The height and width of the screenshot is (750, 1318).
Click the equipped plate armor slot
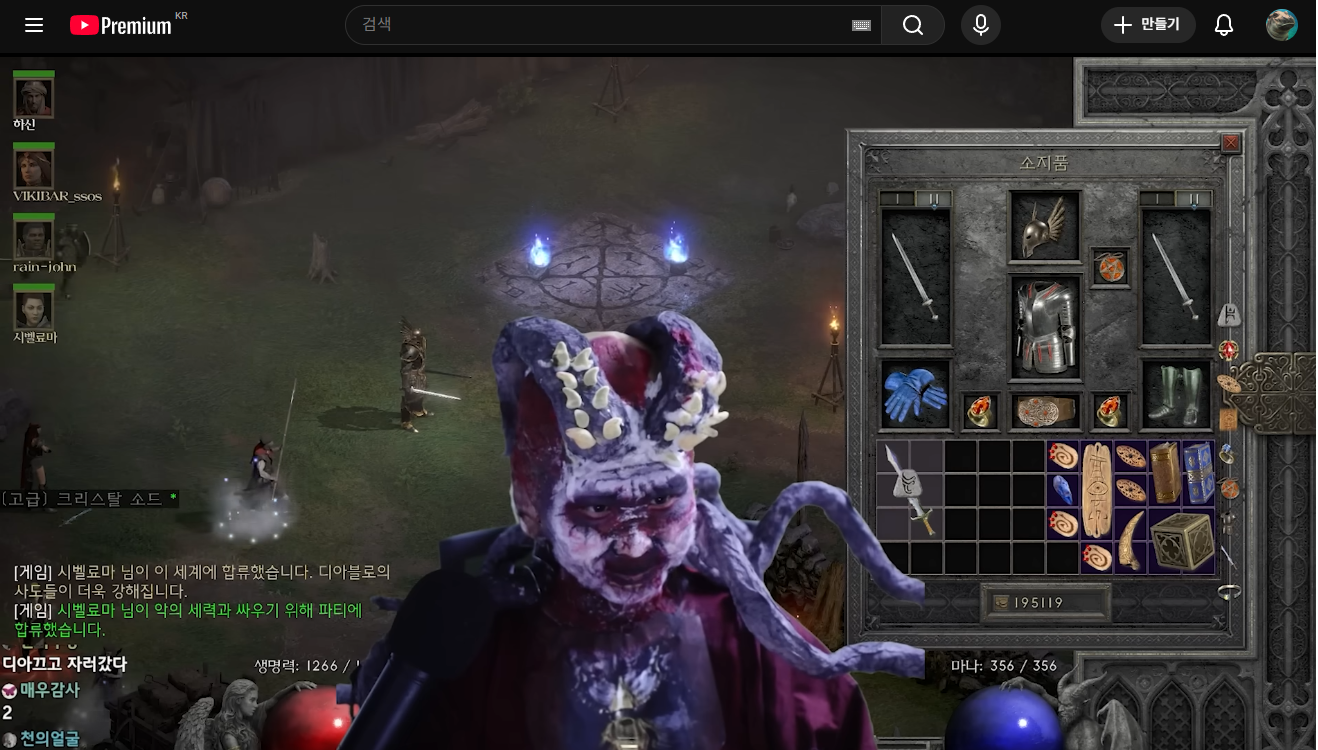1044,327
